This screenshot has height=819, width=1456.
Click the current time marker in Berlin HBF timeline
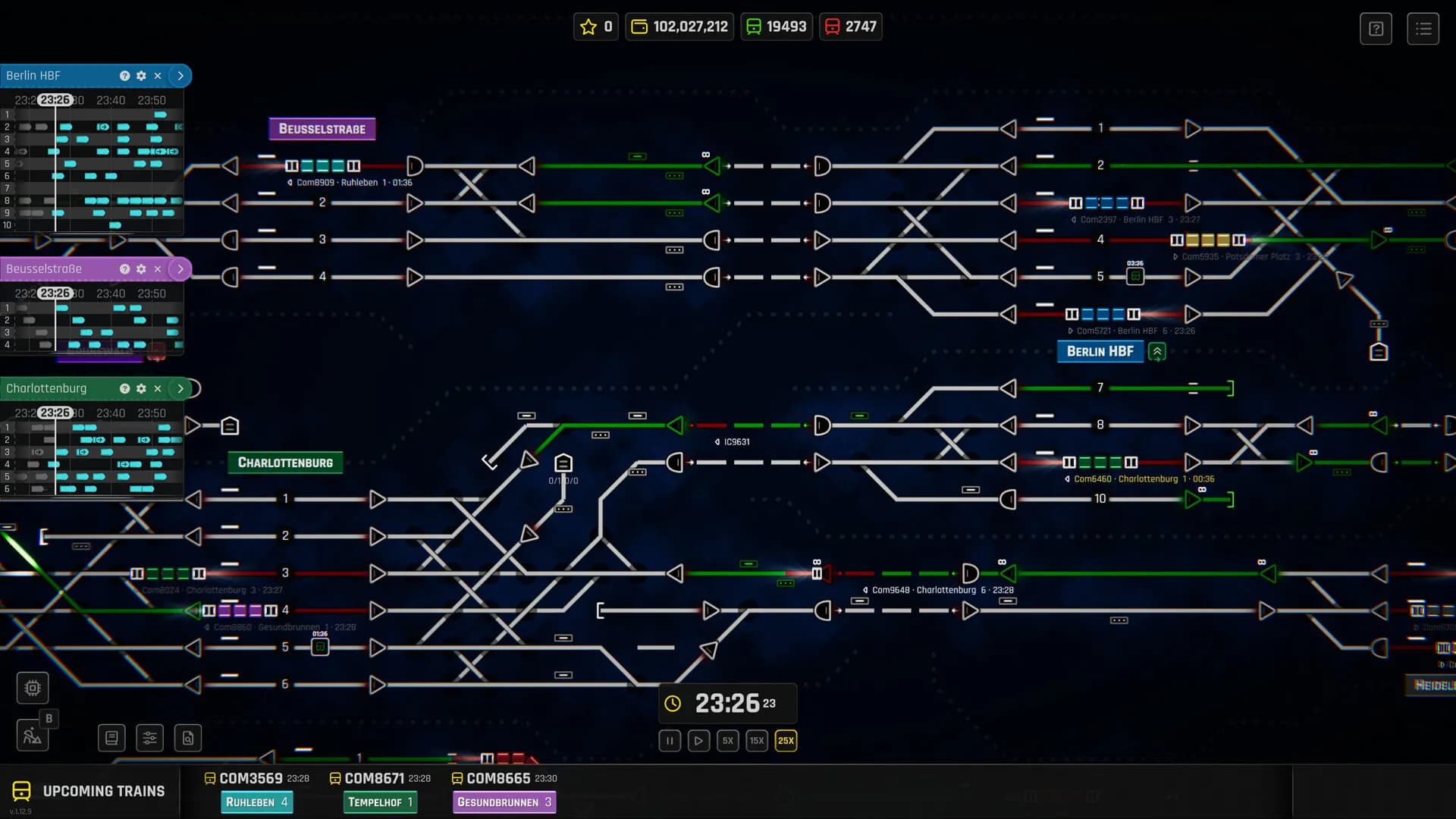click(x=56, y=99)
